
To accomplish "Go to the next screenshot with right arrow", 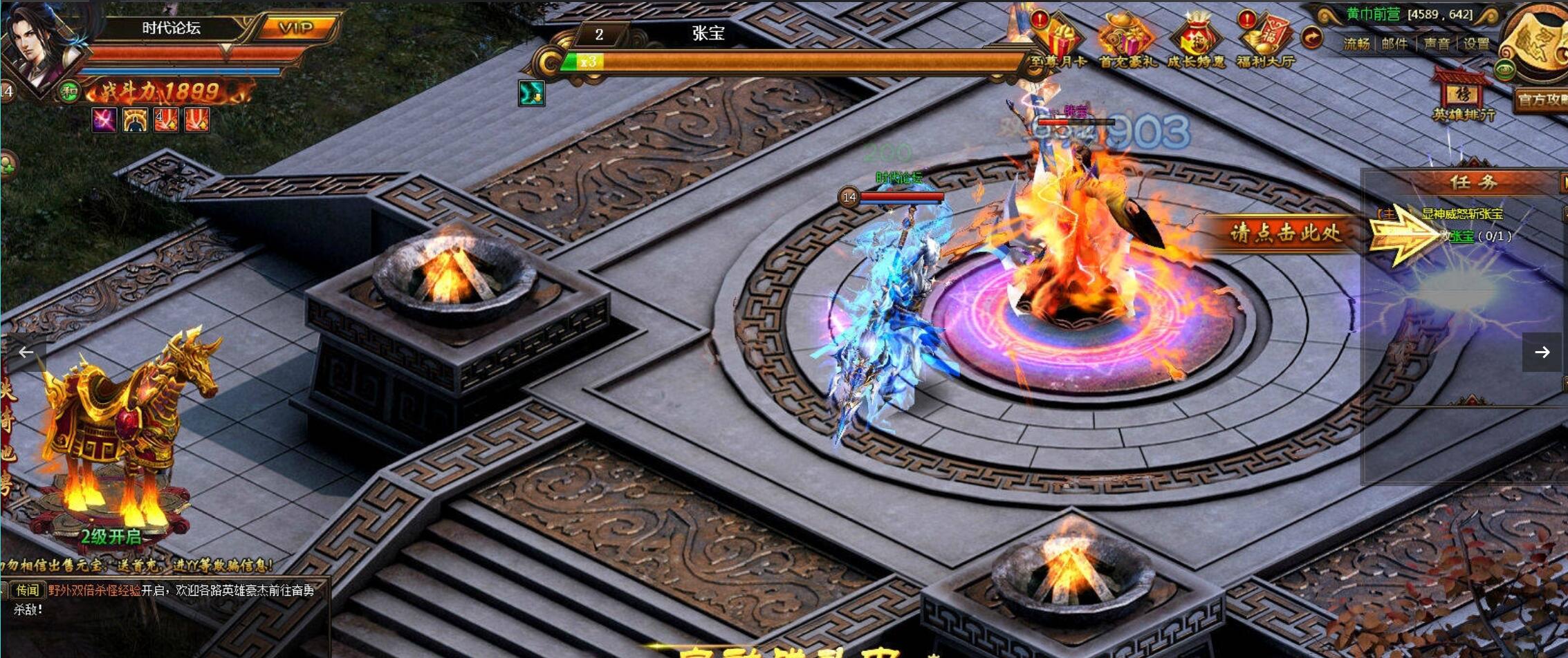I will pyautogui.click(x=1542, y=352).
